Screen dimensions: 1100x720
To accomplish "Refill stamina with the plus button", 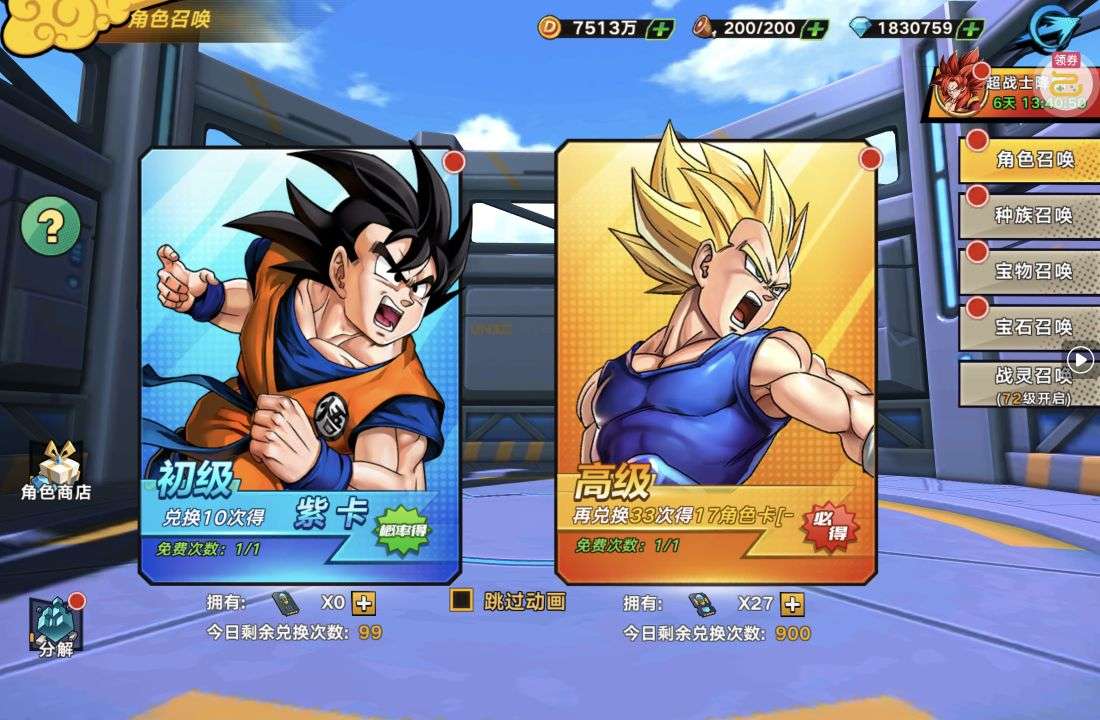I will [816, 28].
